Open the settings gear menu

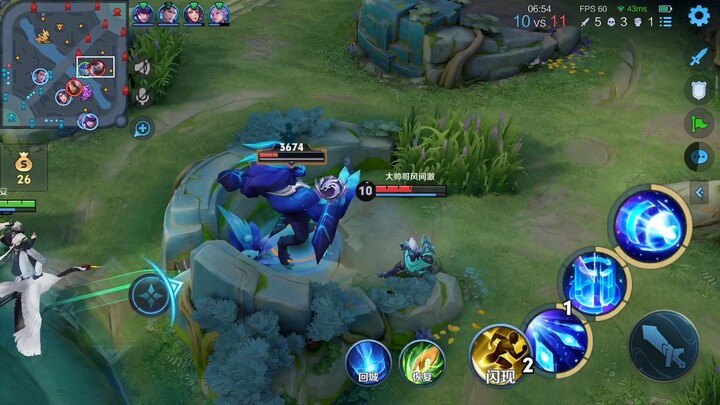click(x=699, y=16)
